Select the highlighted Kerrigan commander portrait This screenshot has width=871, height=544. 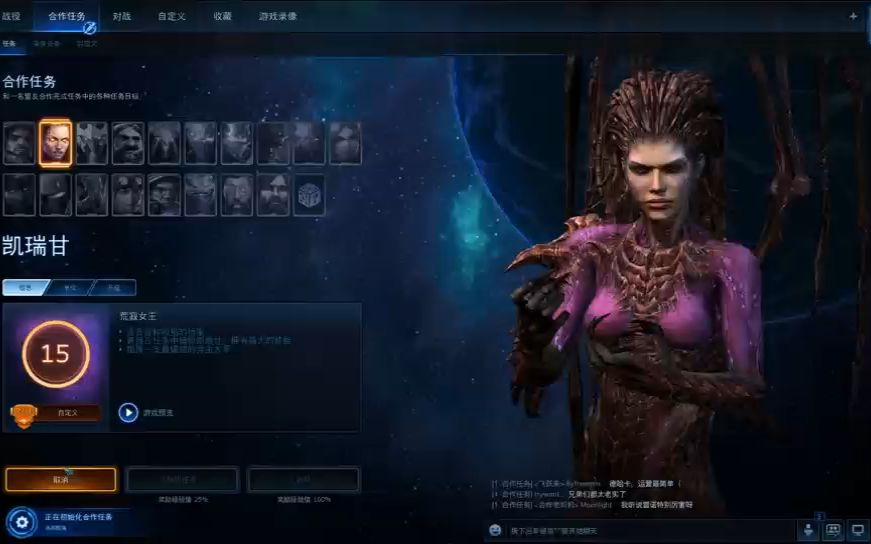55,143
